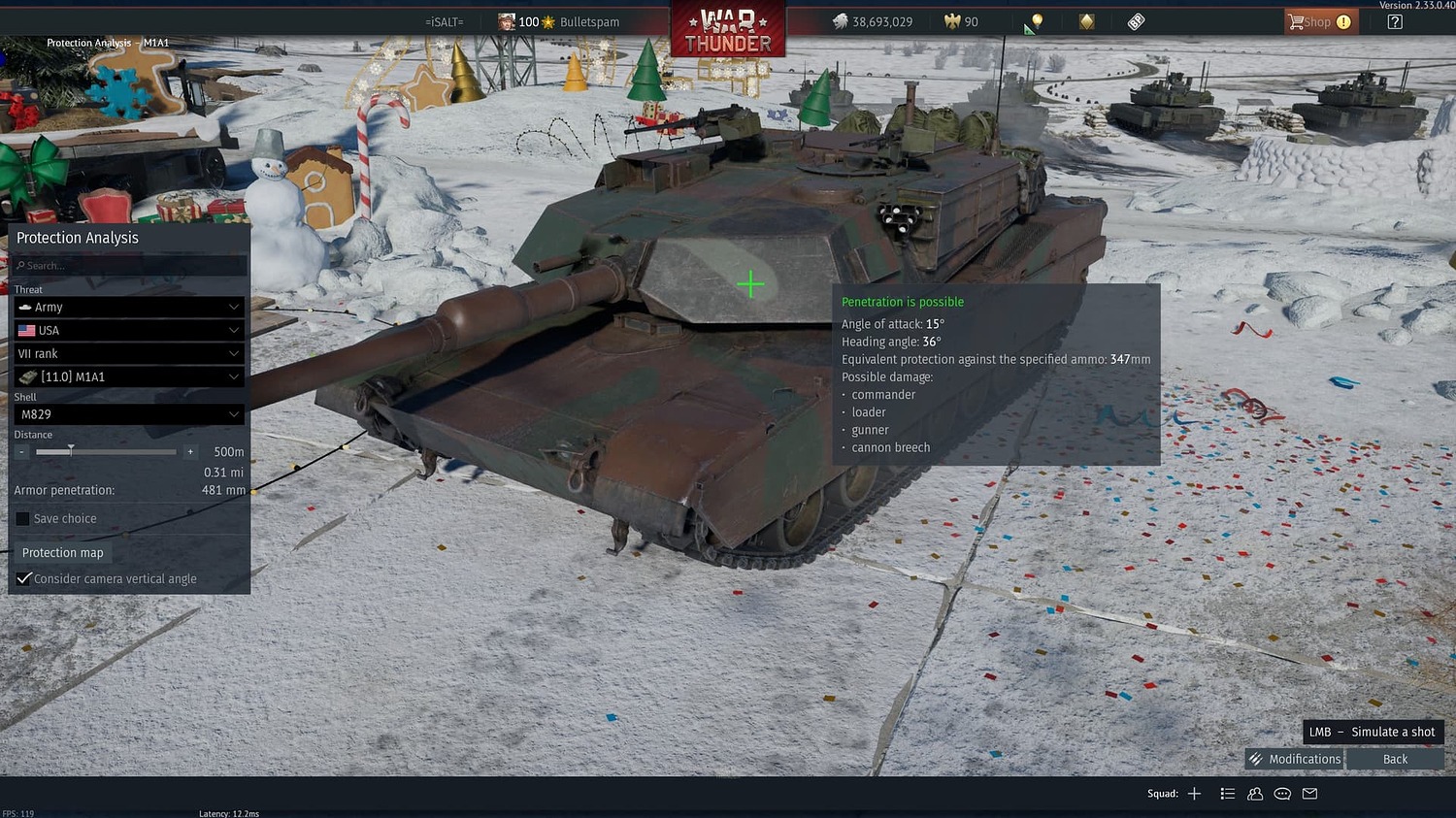Image resolution: width=1456 pixels, height=818 pixels.
Task: Invite a player with the Squad plus icon
Action: [1194, 793]
